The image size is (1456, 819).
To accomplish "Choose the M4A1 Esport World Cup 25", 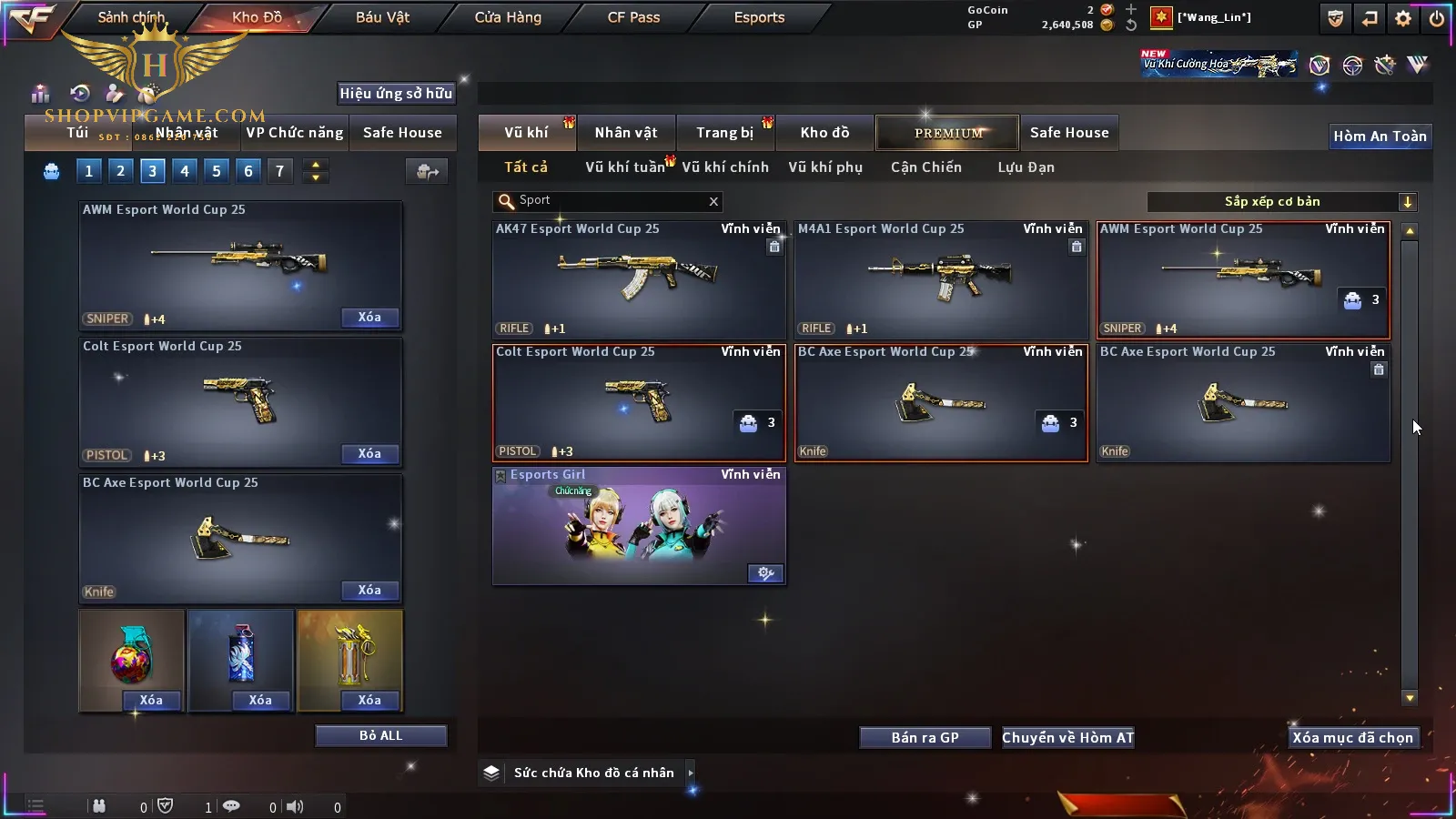I will pyautogui.click(x=940, y=279).
